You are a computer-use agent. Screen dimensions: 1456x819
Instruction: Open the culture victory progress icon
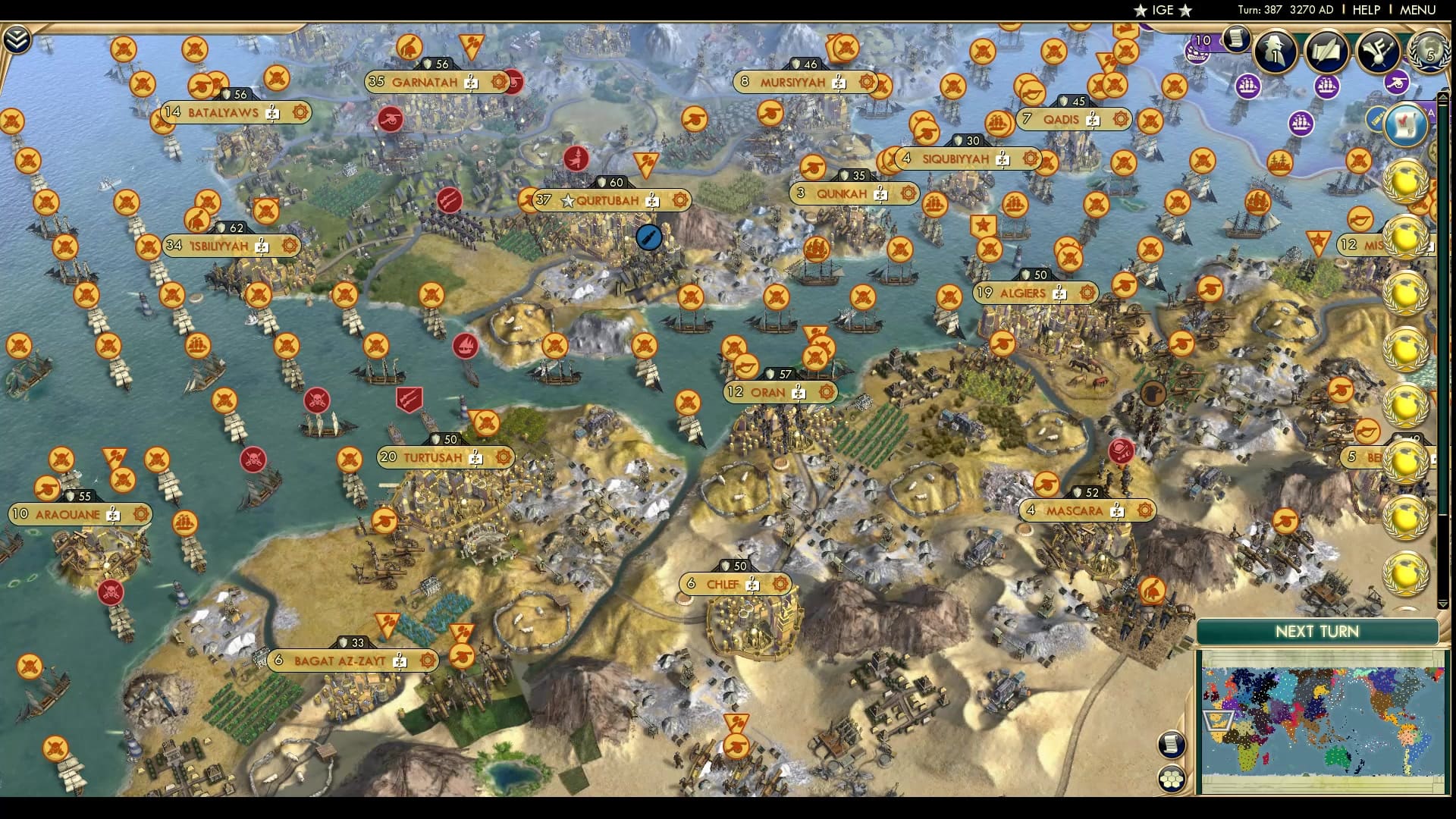coord(1378,52)
